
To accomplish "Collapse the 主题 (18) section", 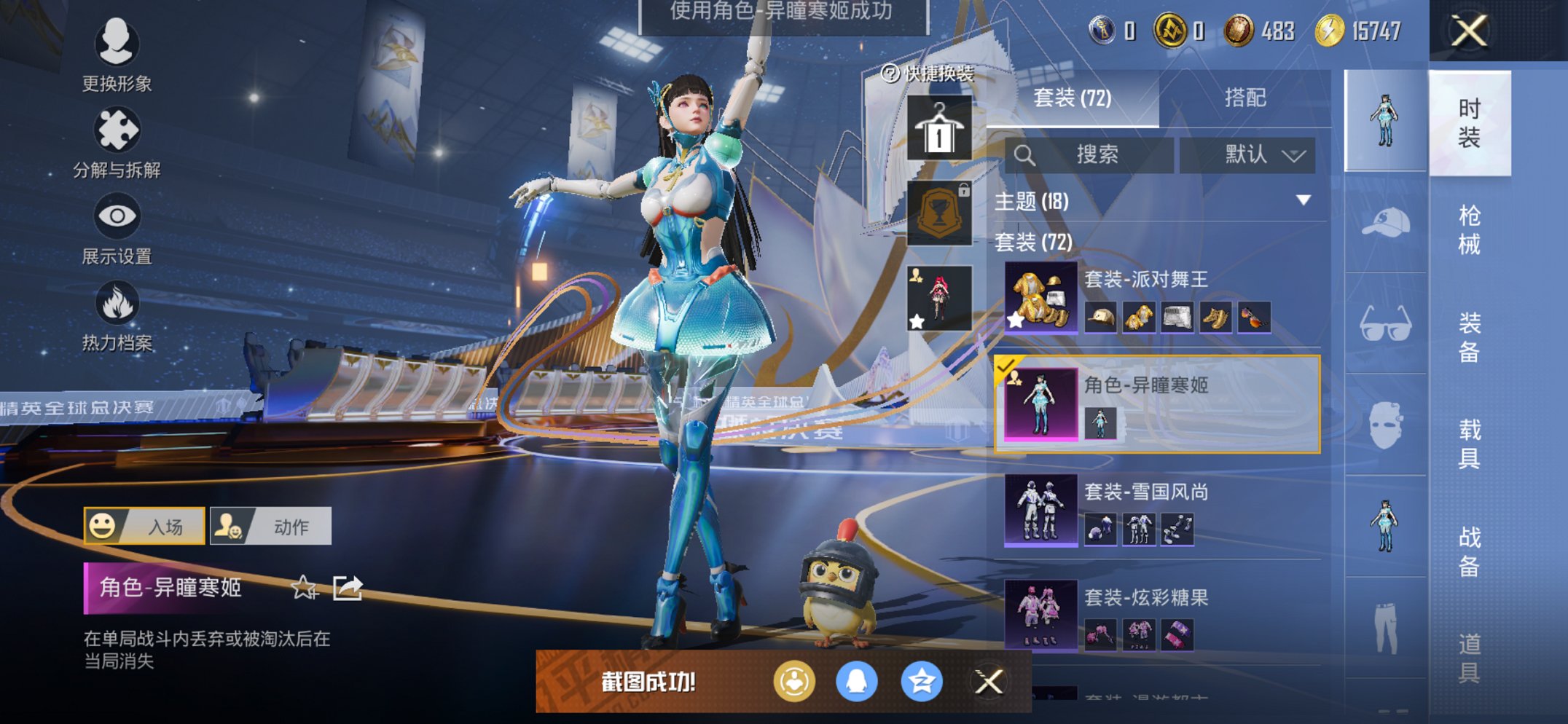I will 1303,200.
